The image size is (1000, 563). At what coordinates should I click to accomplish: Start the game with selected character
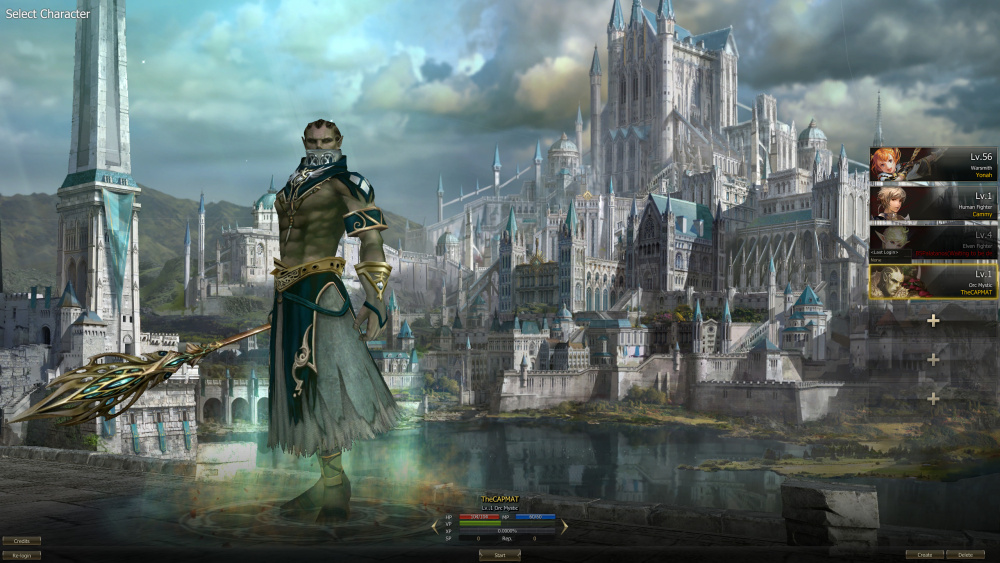tap(499, 554)
